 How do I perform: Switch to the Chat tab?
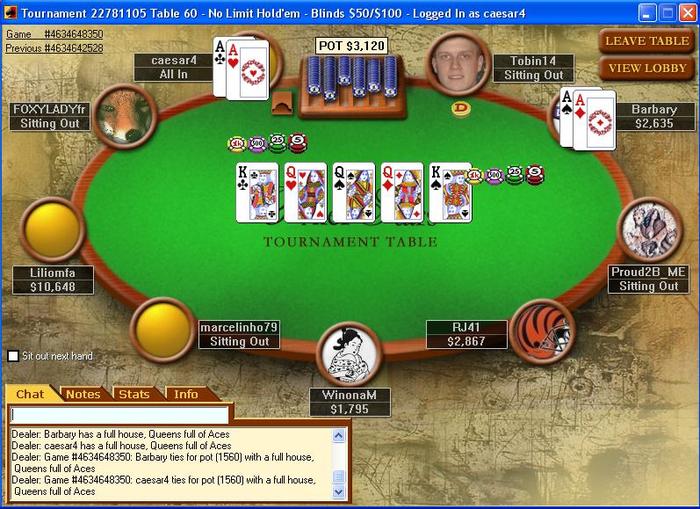click(x=30, y=394)
